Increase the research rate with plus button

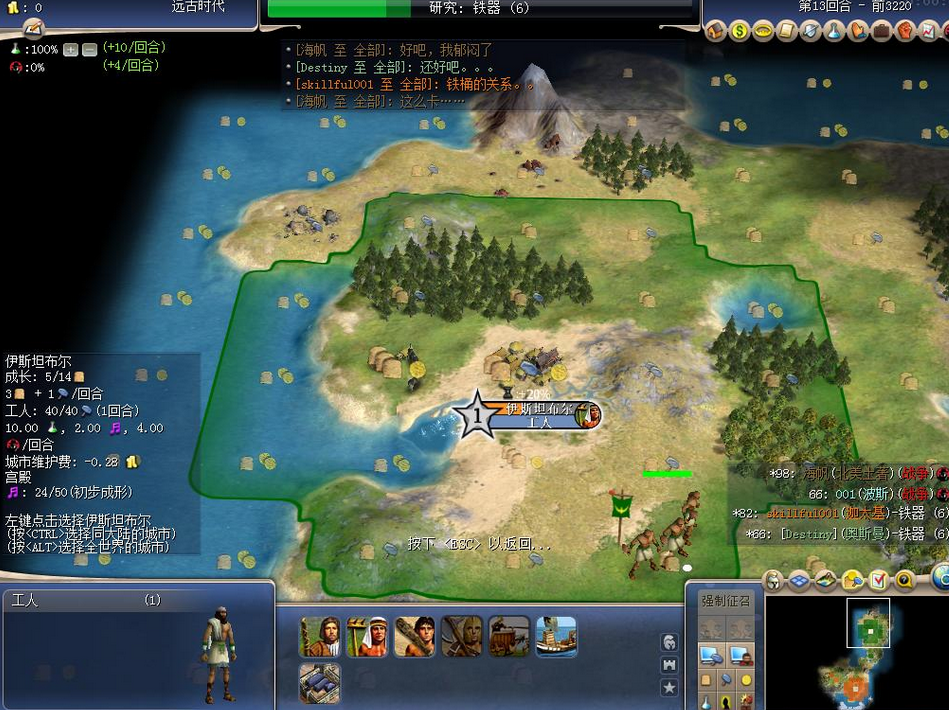coord(70,49)
